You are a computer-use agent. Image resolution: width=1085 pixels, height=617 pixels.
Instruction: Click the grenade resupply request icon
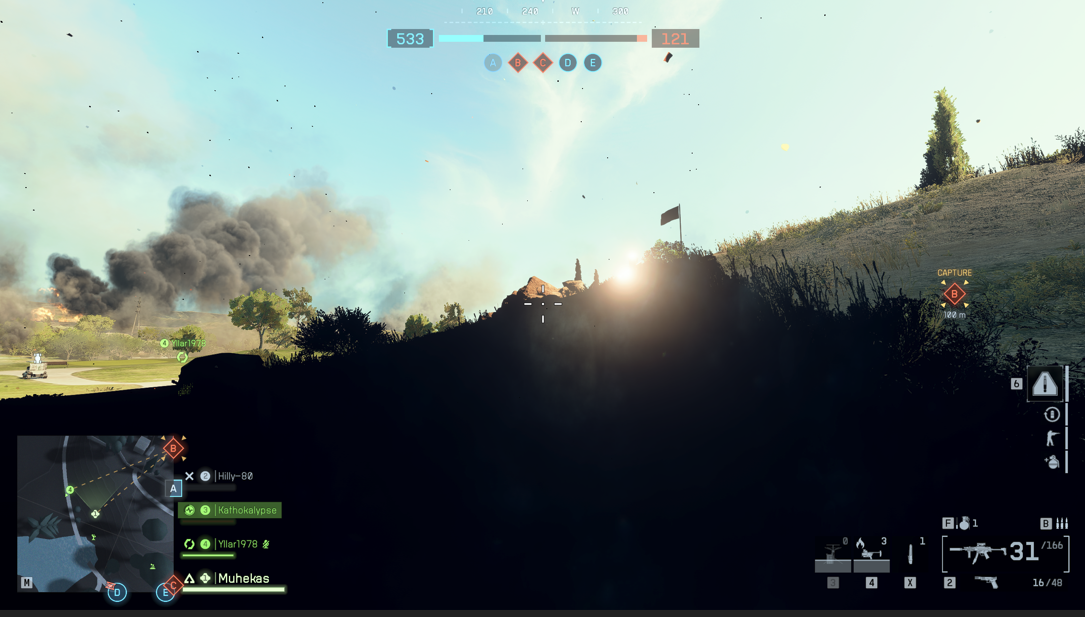pyautogui.click(x=1052, y=462)
